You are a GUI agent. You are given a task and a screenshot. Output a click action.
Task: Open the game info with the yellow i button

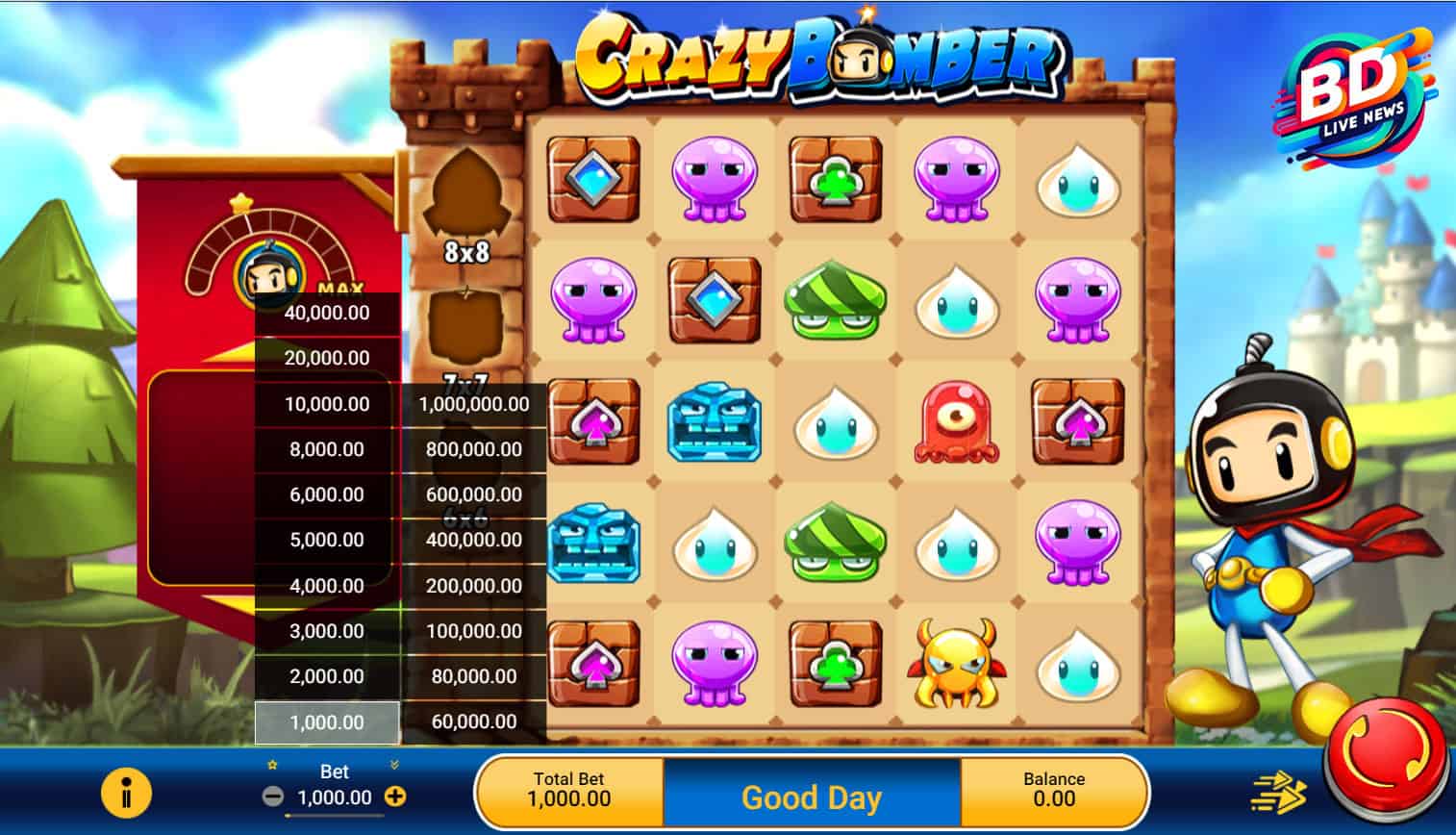click(126, 795)
